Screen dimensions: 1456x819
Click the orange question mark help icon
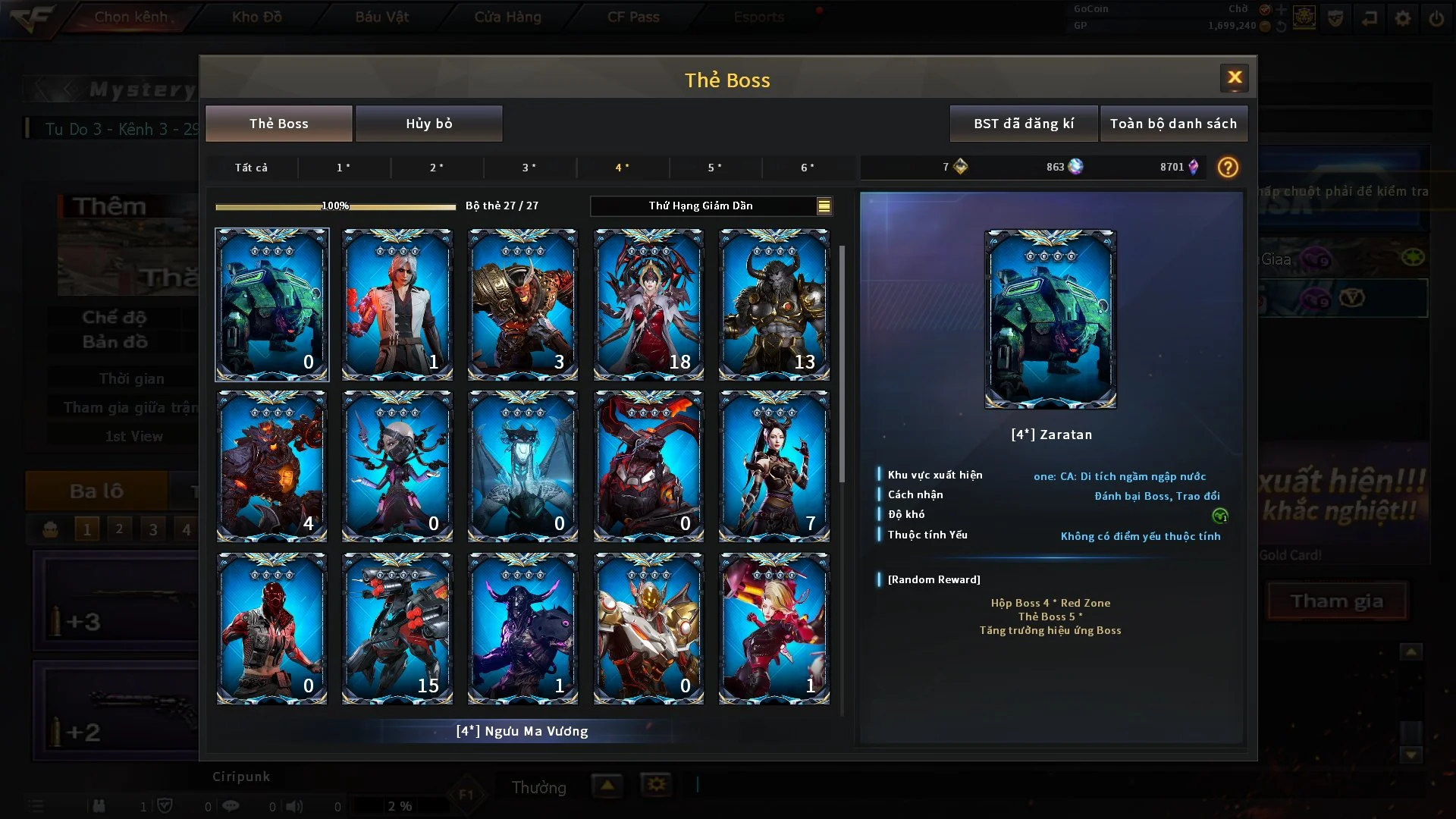pos(1227,168)
